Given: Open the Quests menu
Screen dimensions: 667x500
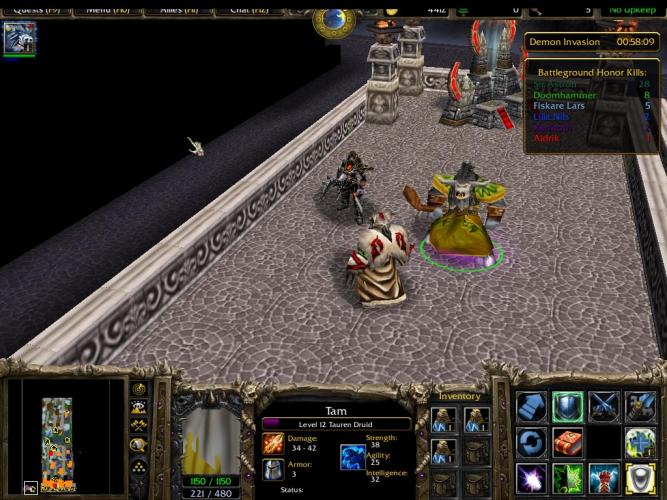Looking at the screenshot, I should [34, 9].
